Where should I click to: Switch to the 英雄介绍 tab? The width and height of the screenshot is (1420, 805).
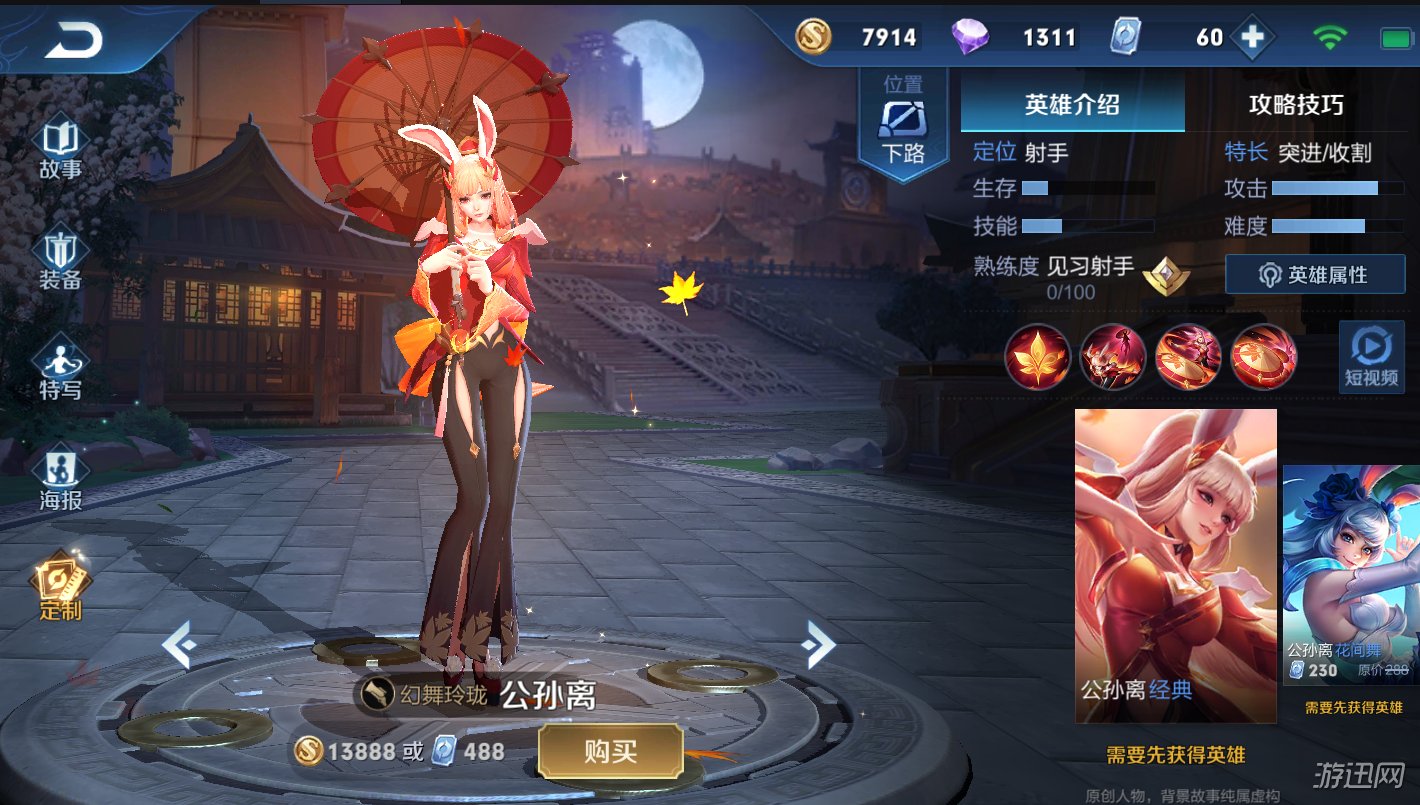1072,104
